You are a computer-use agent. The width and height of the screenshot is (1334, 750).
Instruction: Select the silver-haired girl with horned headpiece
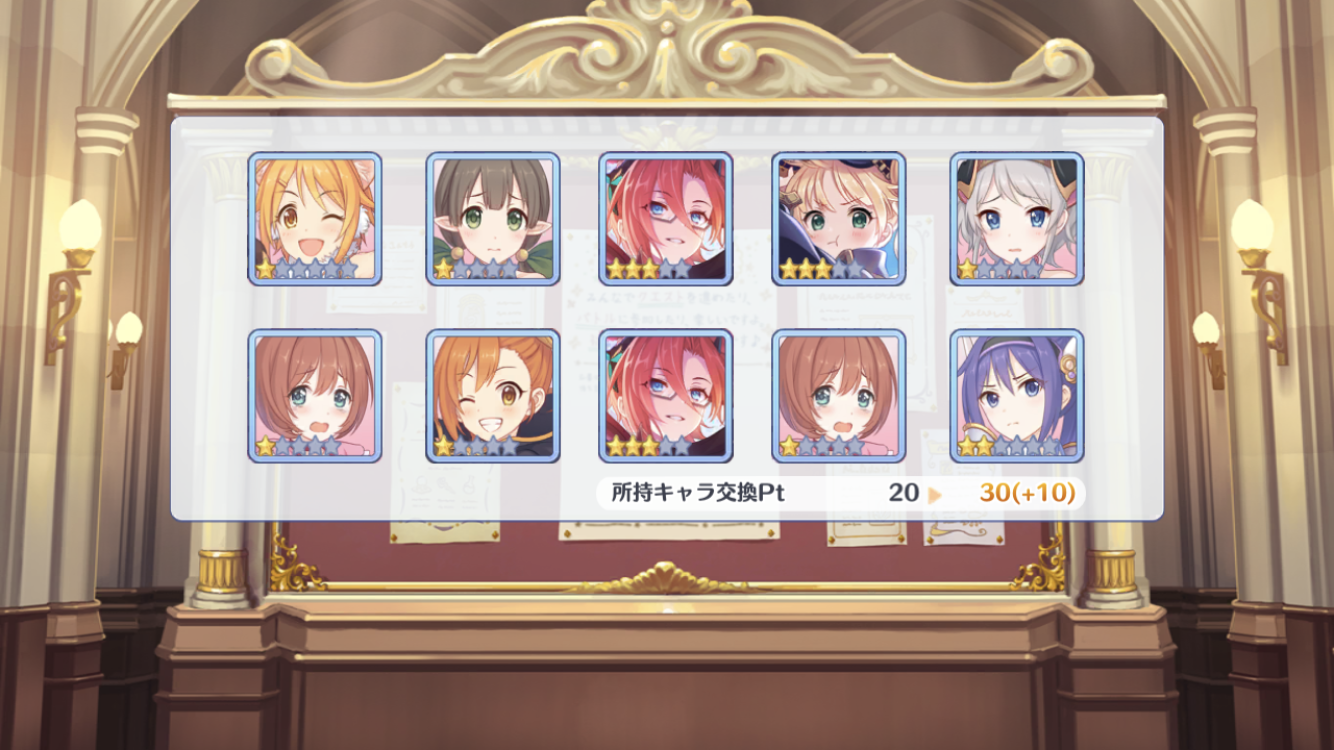[1016, 219]
